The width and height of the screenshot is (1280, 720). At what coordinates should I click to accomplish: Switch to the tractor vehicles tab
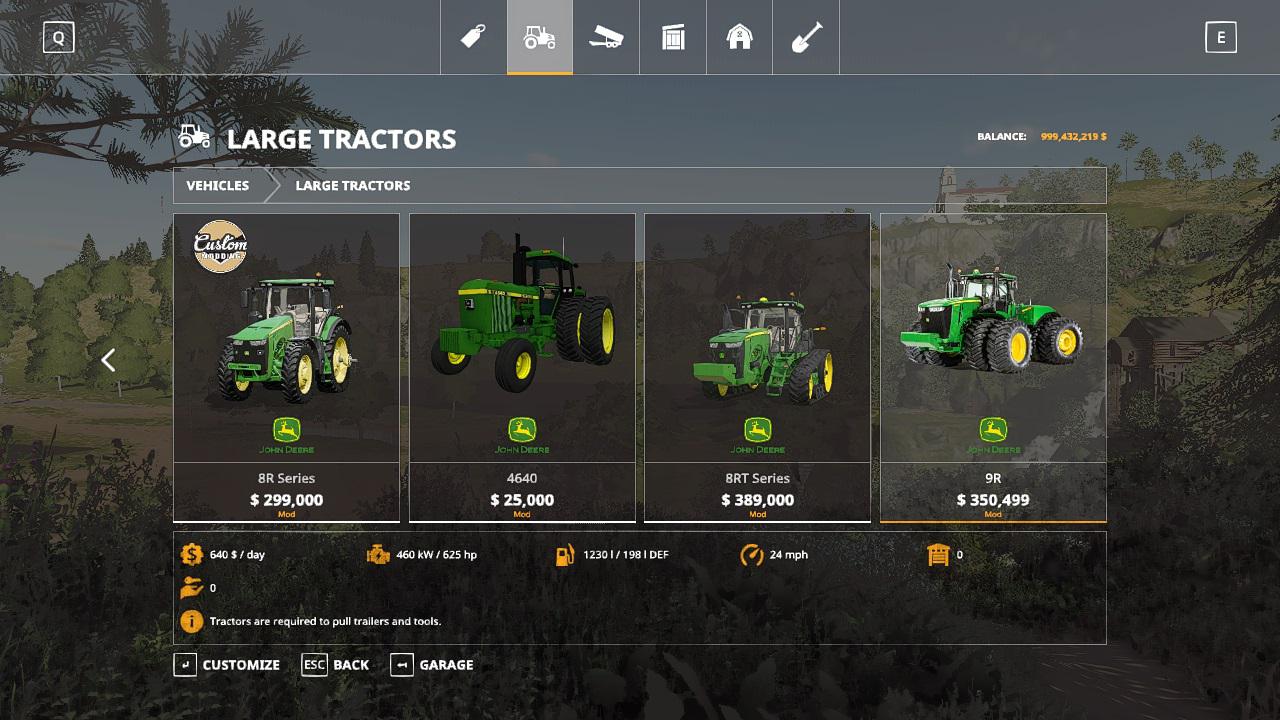(x=540, y=38)
